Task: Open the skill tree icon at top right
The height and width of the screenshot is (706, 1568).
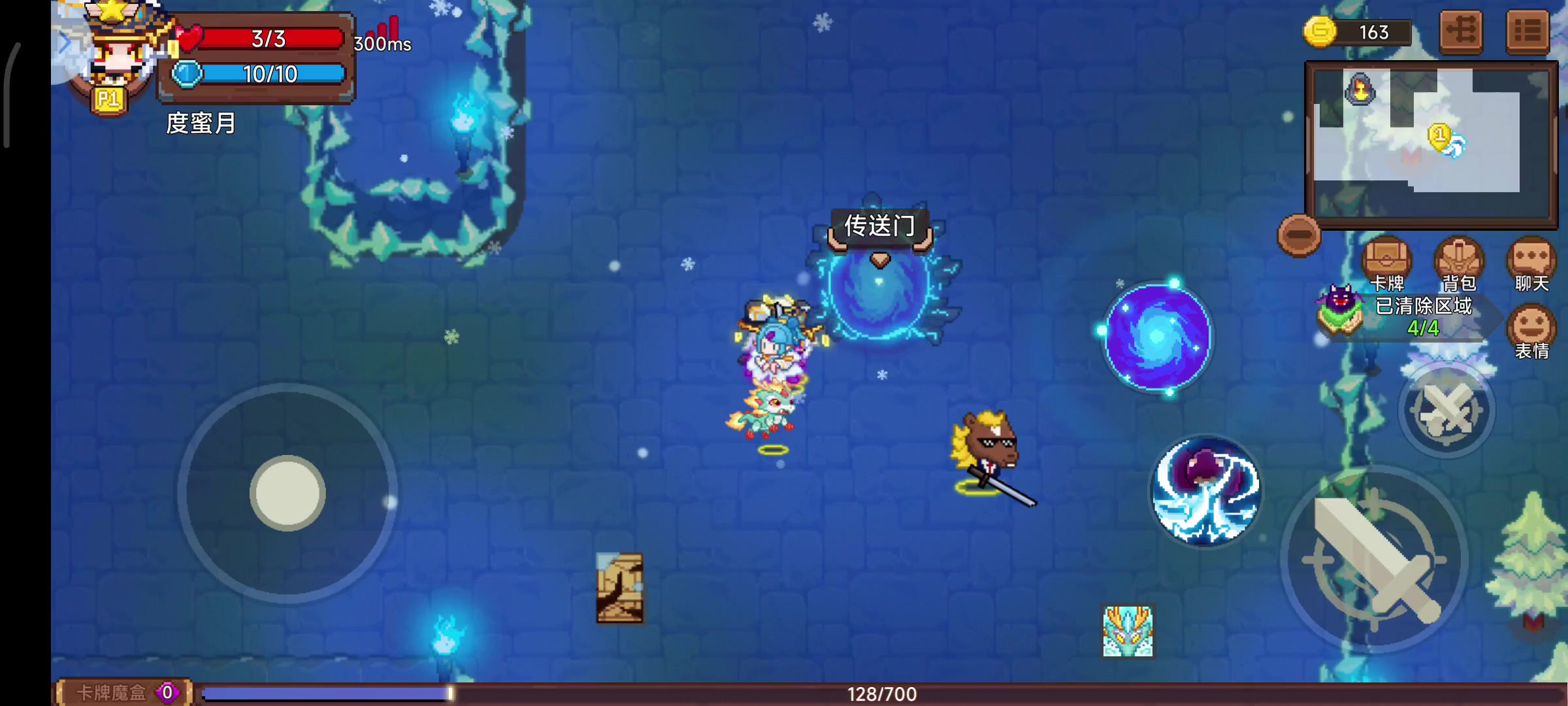Action: 1461,31
